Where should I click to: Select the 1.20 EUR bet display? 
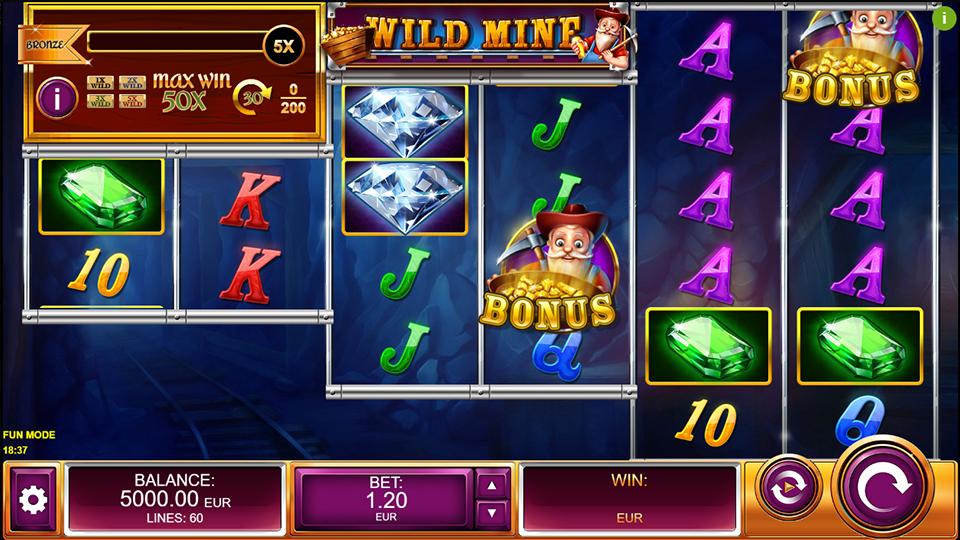384,499
